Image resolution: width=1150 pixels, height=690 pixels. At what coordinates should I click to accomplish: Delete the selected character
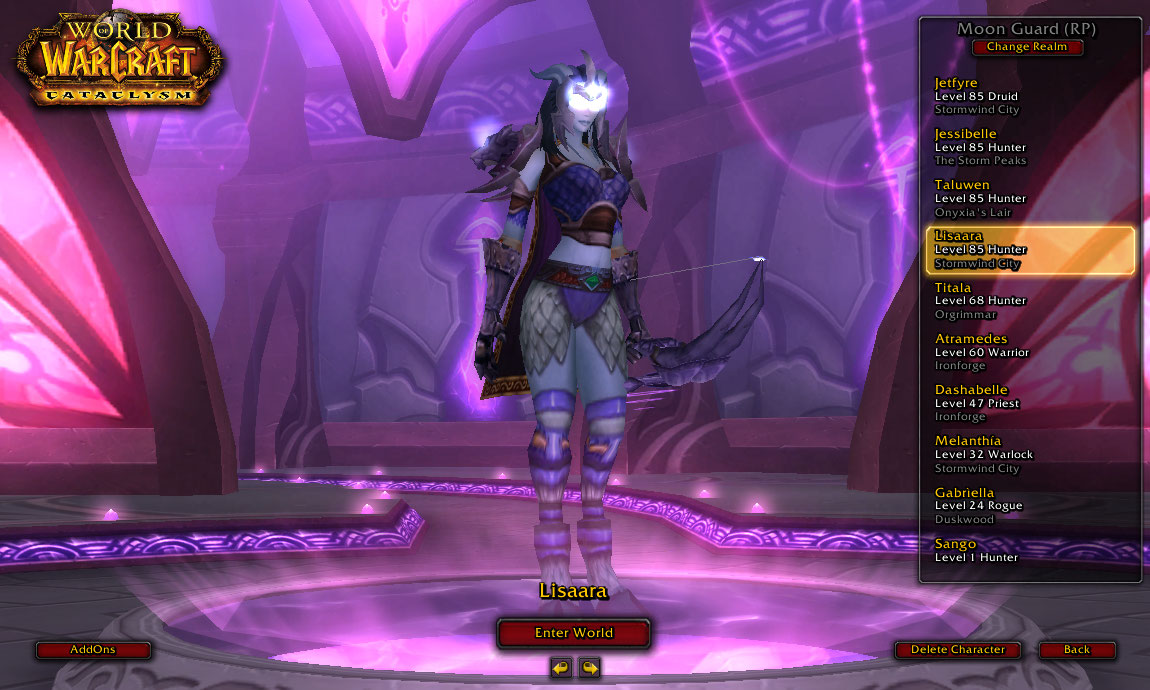pos(957,650)
